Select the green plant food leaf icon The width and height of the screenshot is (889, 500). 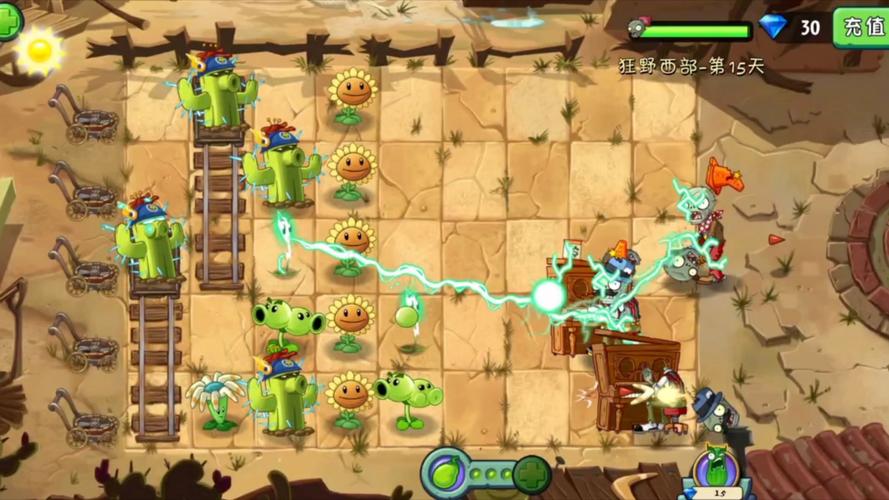pyautogui.click(x=445, y=471)
